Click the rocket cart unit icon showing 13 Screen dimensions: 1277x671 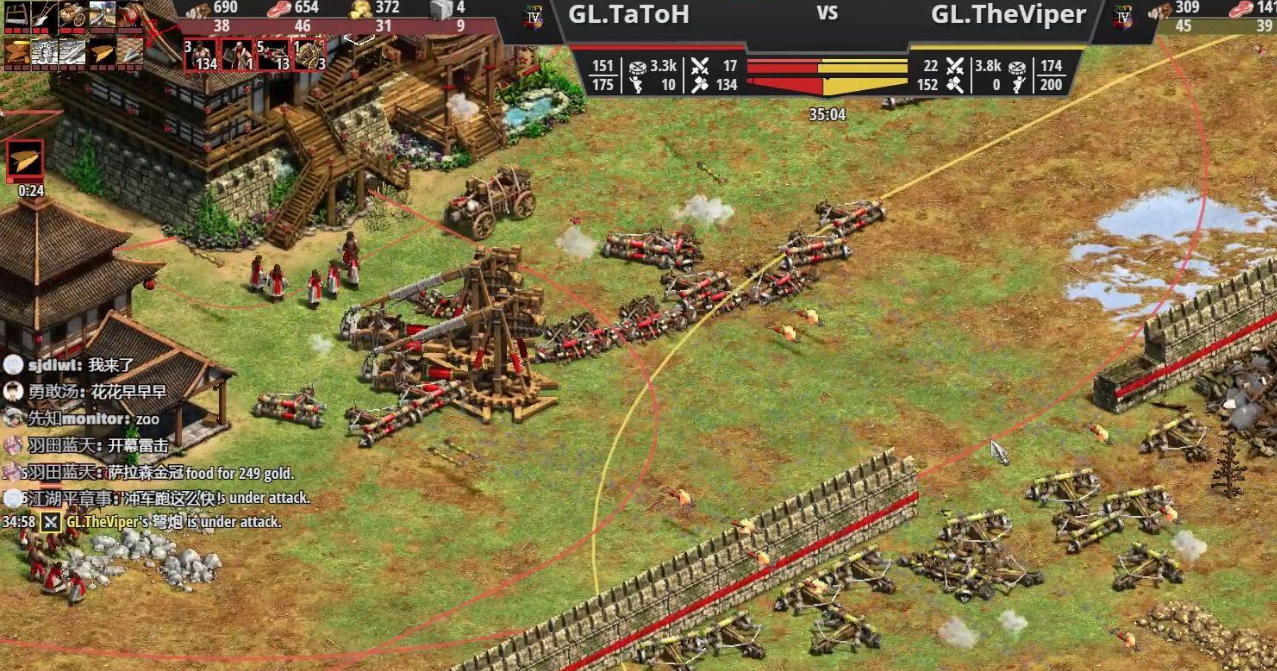tap(273, 55)
